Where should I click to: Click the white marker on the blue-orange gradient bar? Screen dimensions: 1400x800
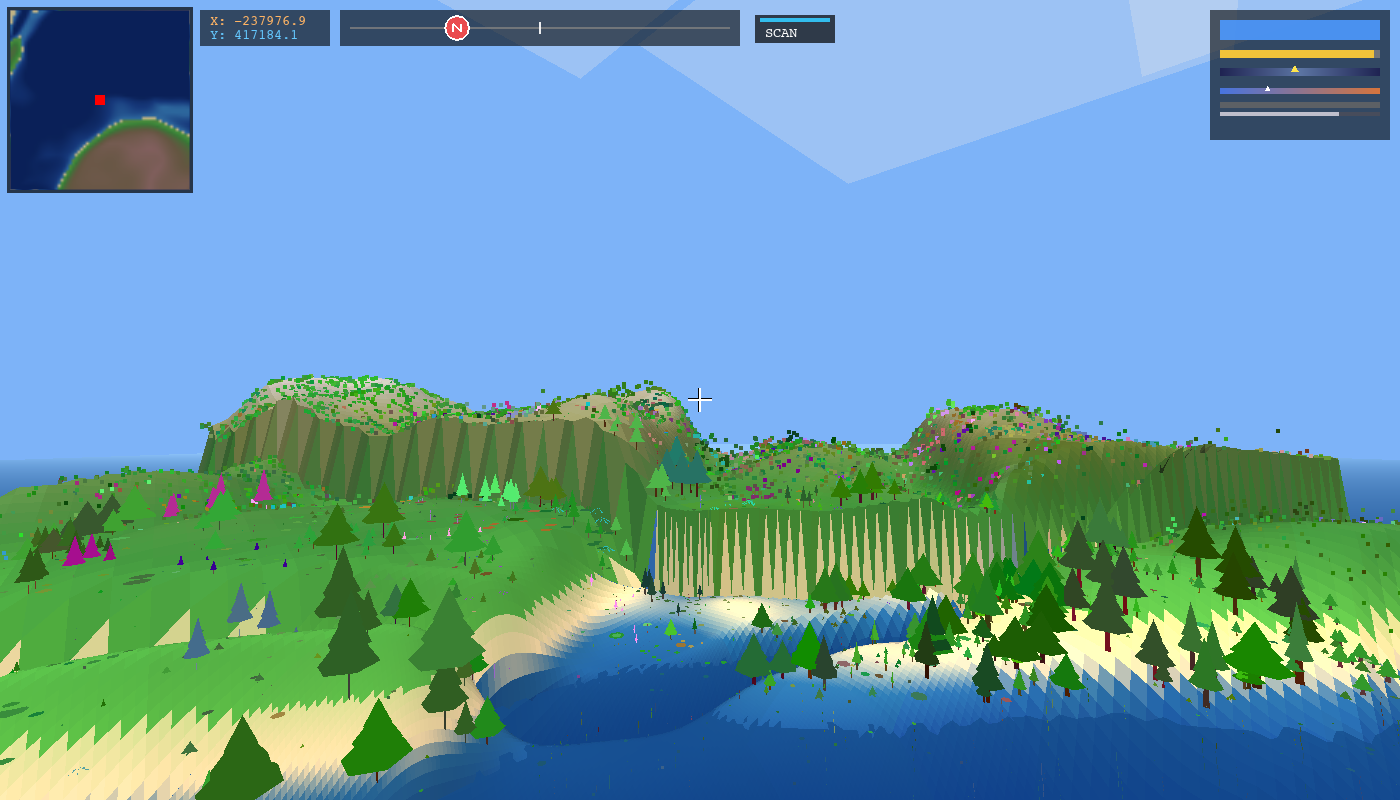point(1268,89)
